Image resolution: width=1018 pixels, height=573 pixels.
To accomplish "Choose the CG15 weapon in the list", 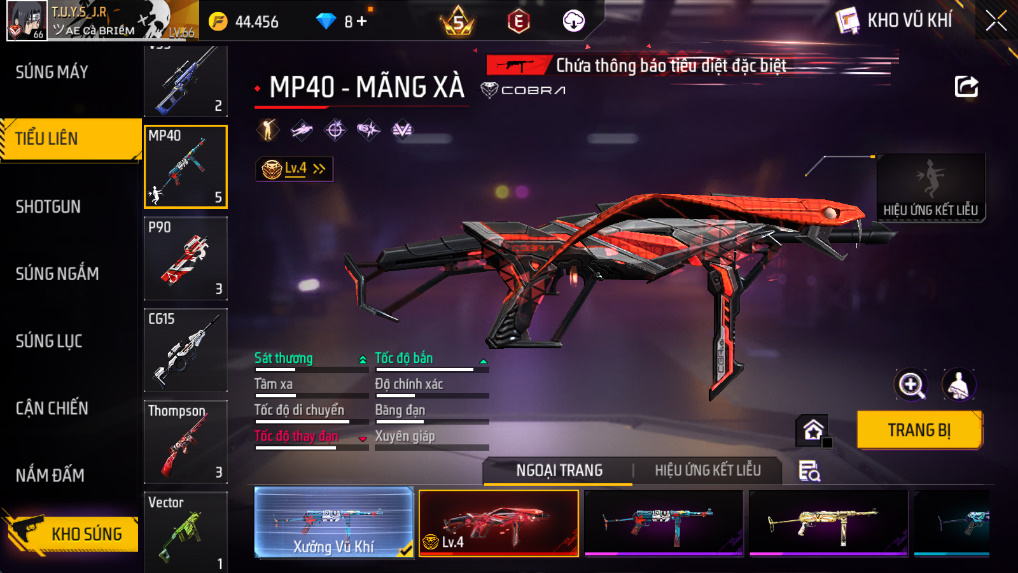I will click(x=186, y=350).
